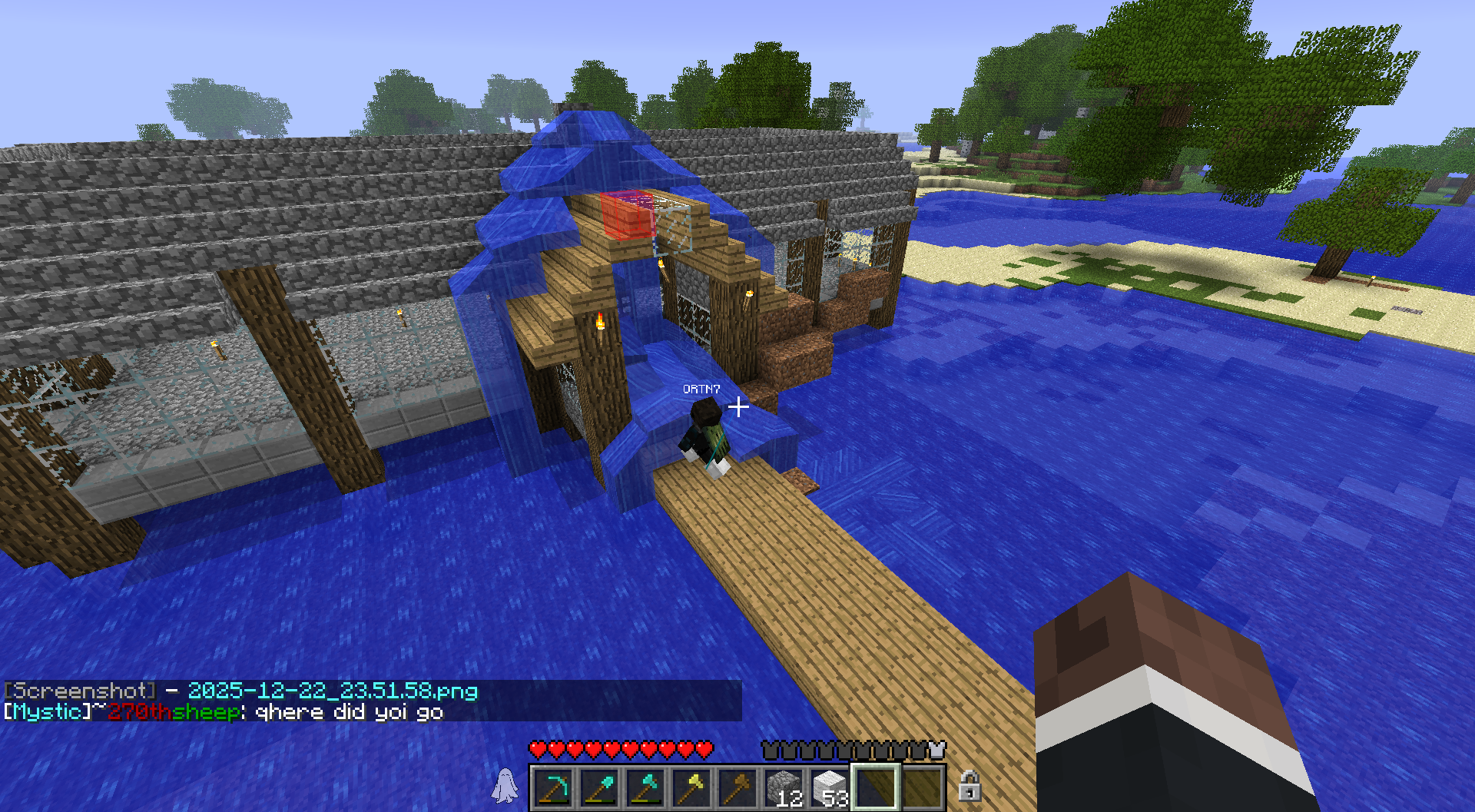Open the screenshot file link in chat
Viewport: 1475px width, 812px height.
click(x=333, y=691)
